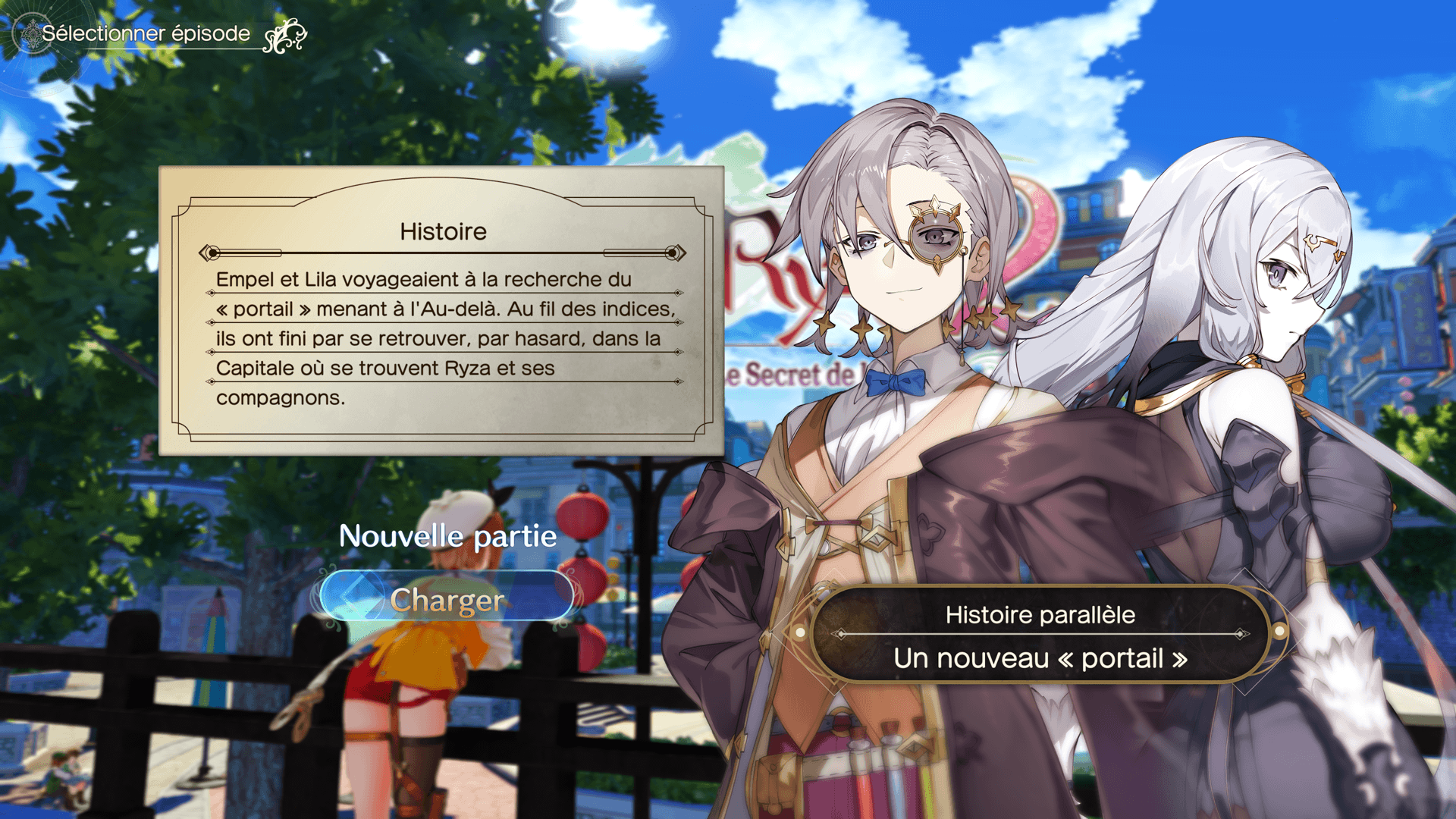Choose the Histoire parallèle episode banner
This screenshot has height=819, width=1456.
coord(1040,635)
